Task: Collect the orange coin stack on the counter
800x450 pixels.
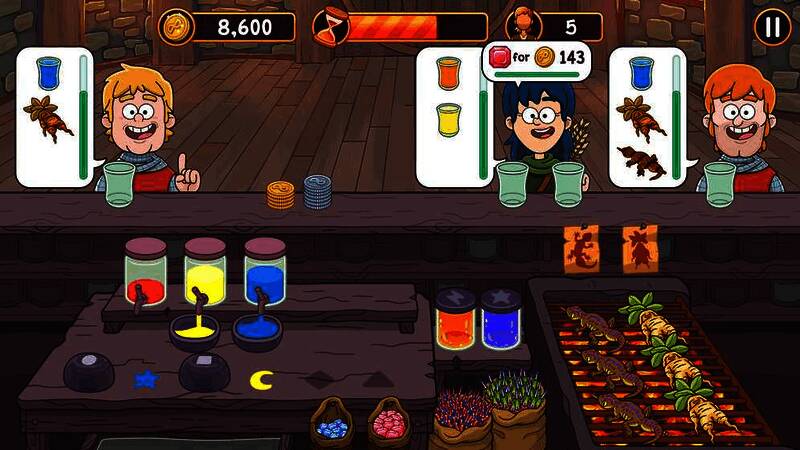Action: click(x=281, y=194)
